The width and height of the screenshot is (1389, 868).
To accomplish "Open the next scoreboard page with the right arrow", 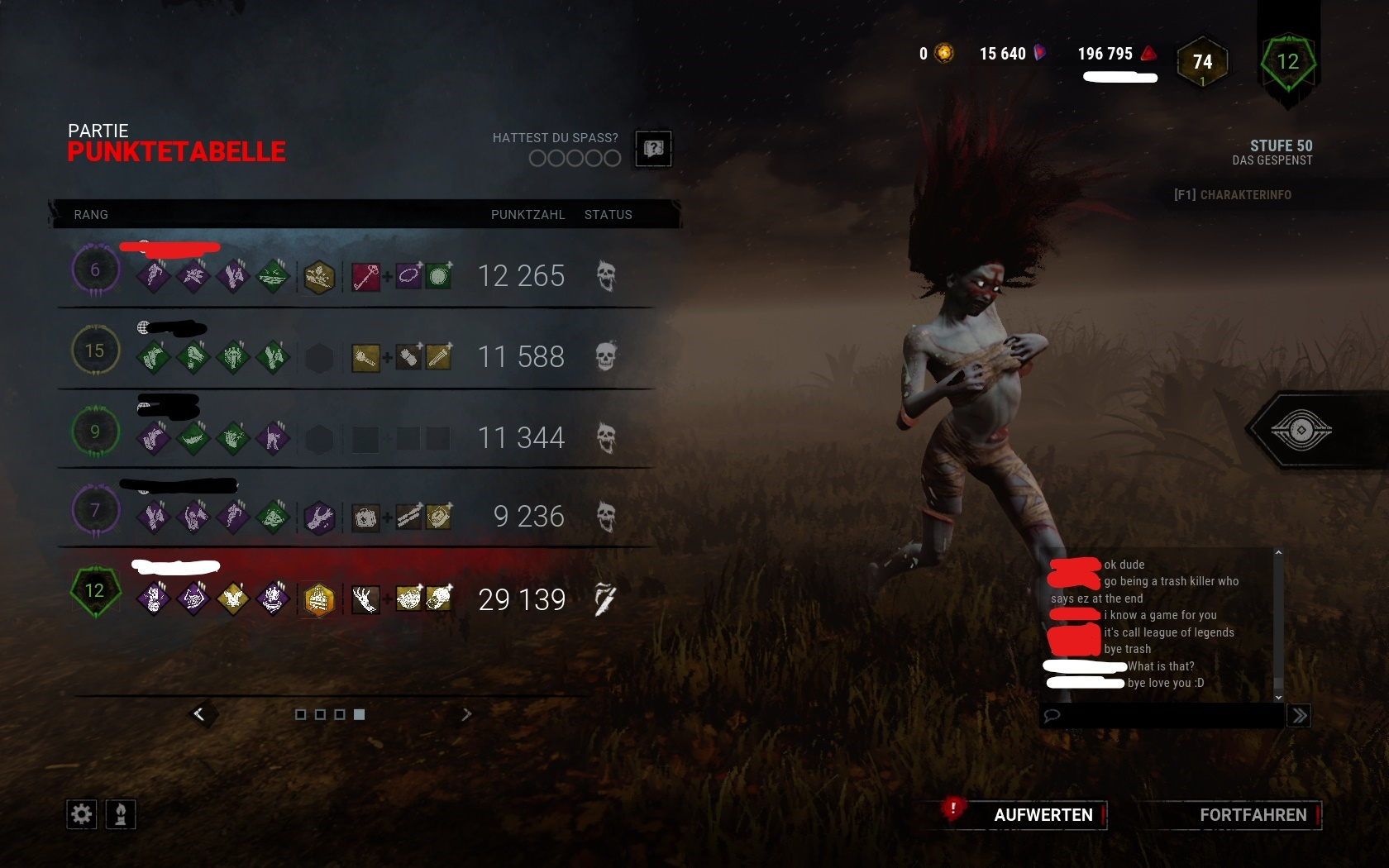I will pos(467,714).
